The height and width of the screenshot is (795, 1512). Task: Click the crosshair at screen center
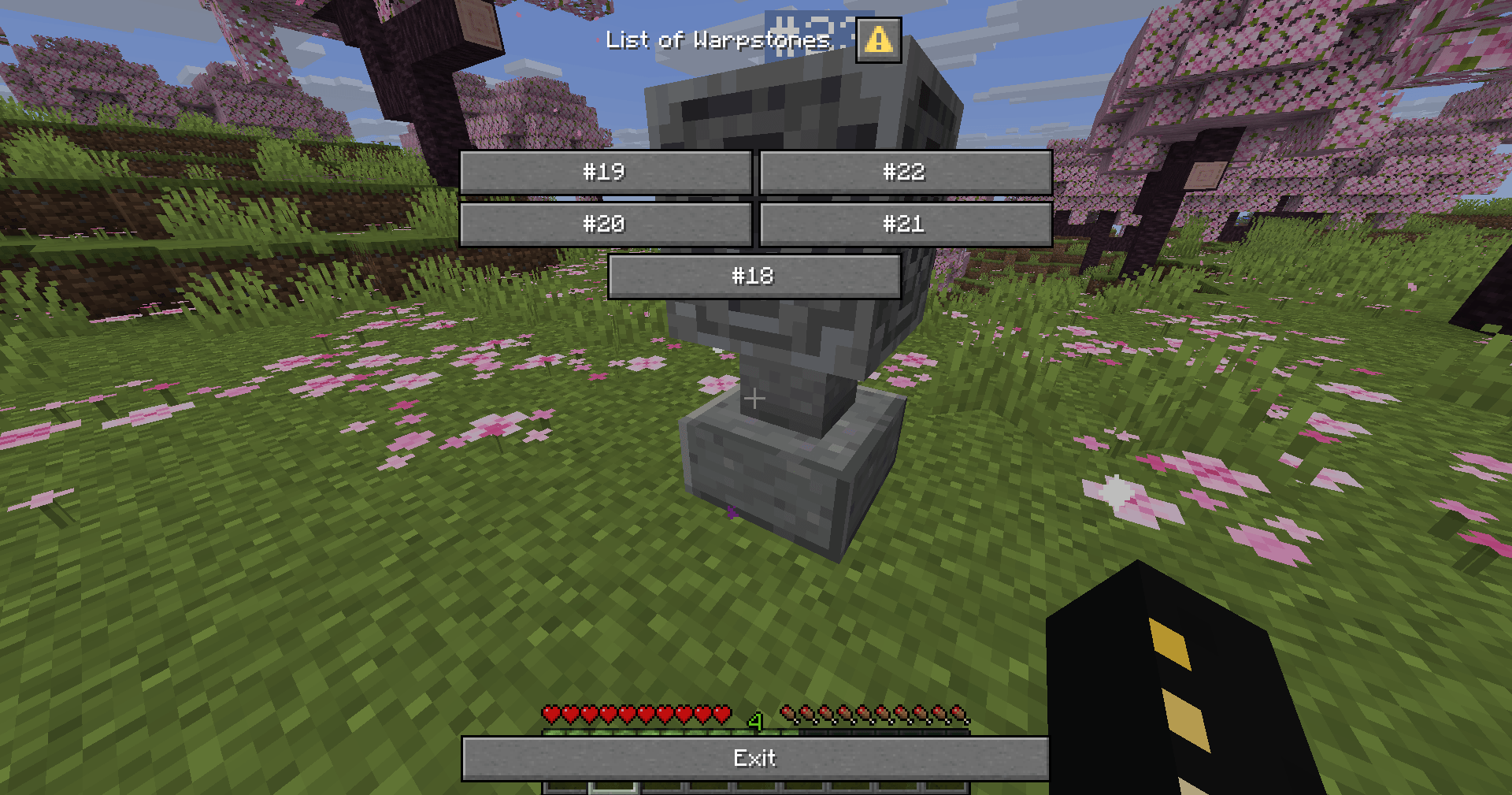[755, 399]
